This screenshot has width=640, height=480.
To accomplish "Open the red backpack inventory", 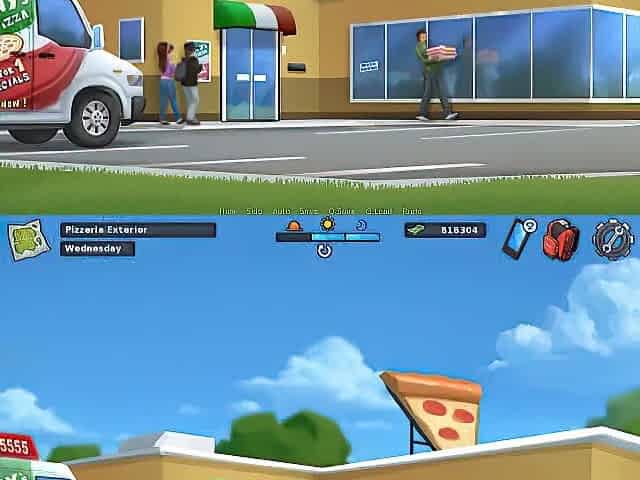I will point(561,240).
